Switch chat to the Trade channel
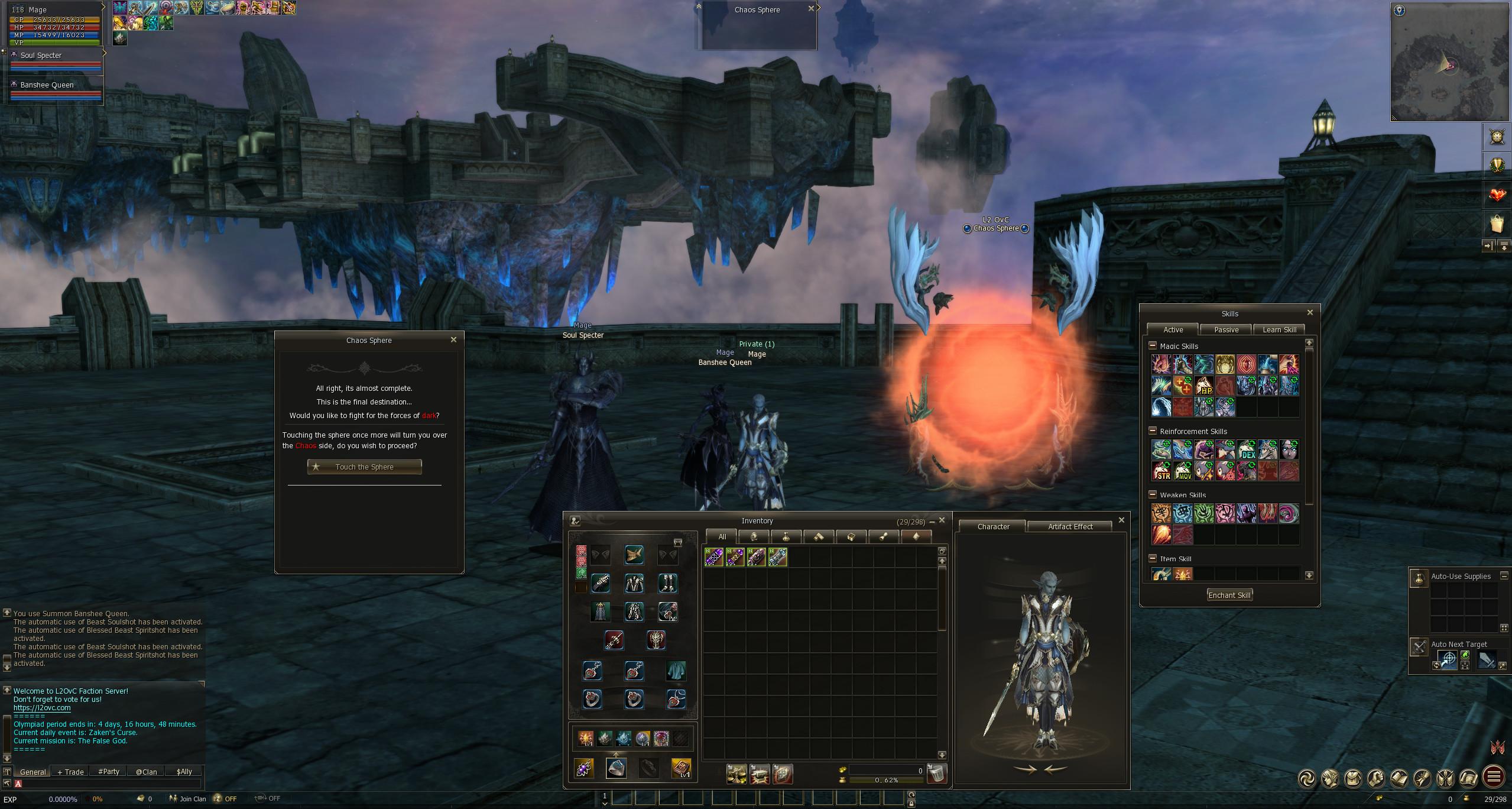The height and width of the screenshot is (809, 1512). coord(71,772)
